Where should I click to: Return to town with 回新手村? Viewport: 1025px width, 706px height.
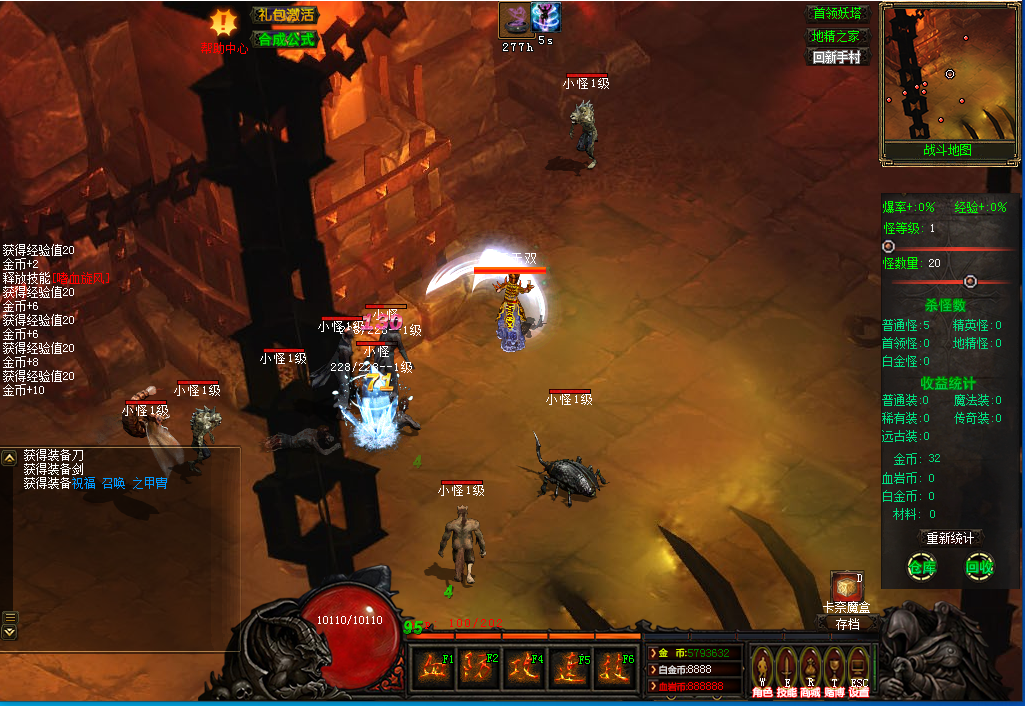[x=836, y=58]
